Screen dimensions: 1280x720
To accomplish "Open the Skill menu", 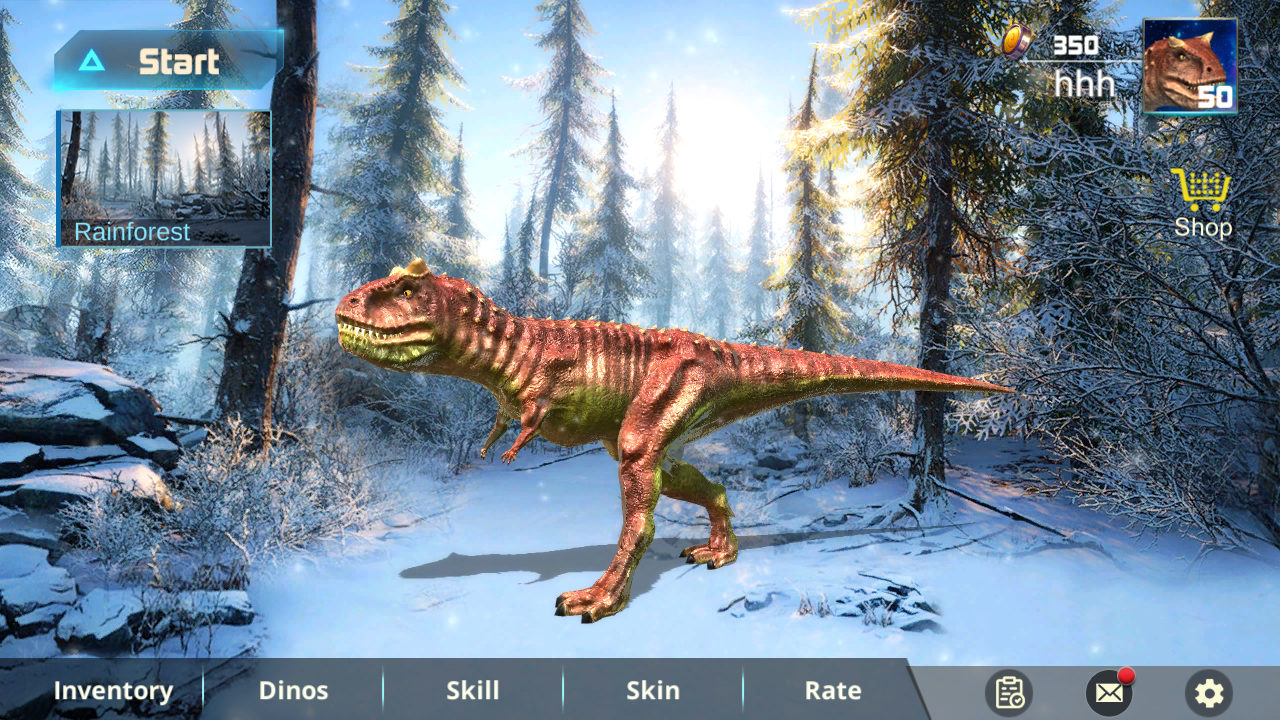I will pyautogui.click(x=473, y=690).
